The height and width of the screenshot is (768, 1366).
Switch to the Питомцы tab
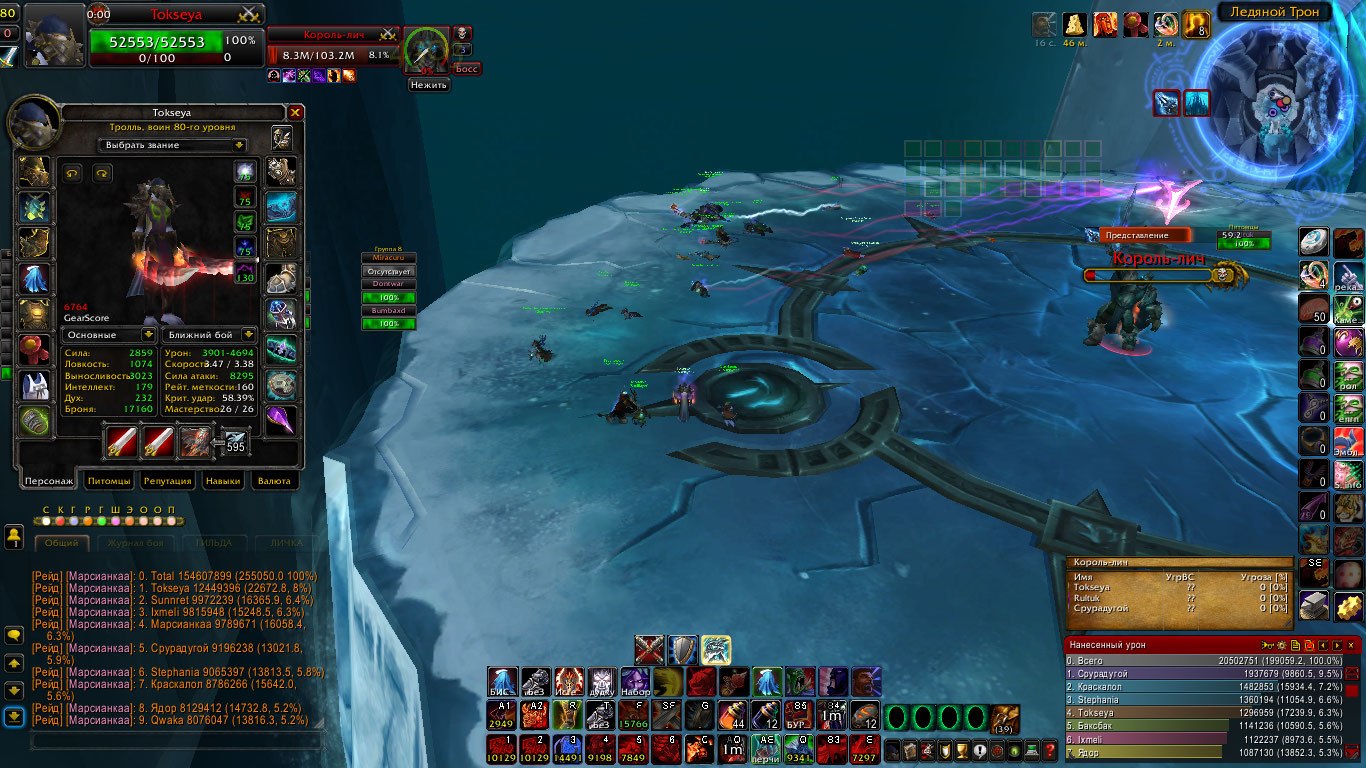click(109, 481)
